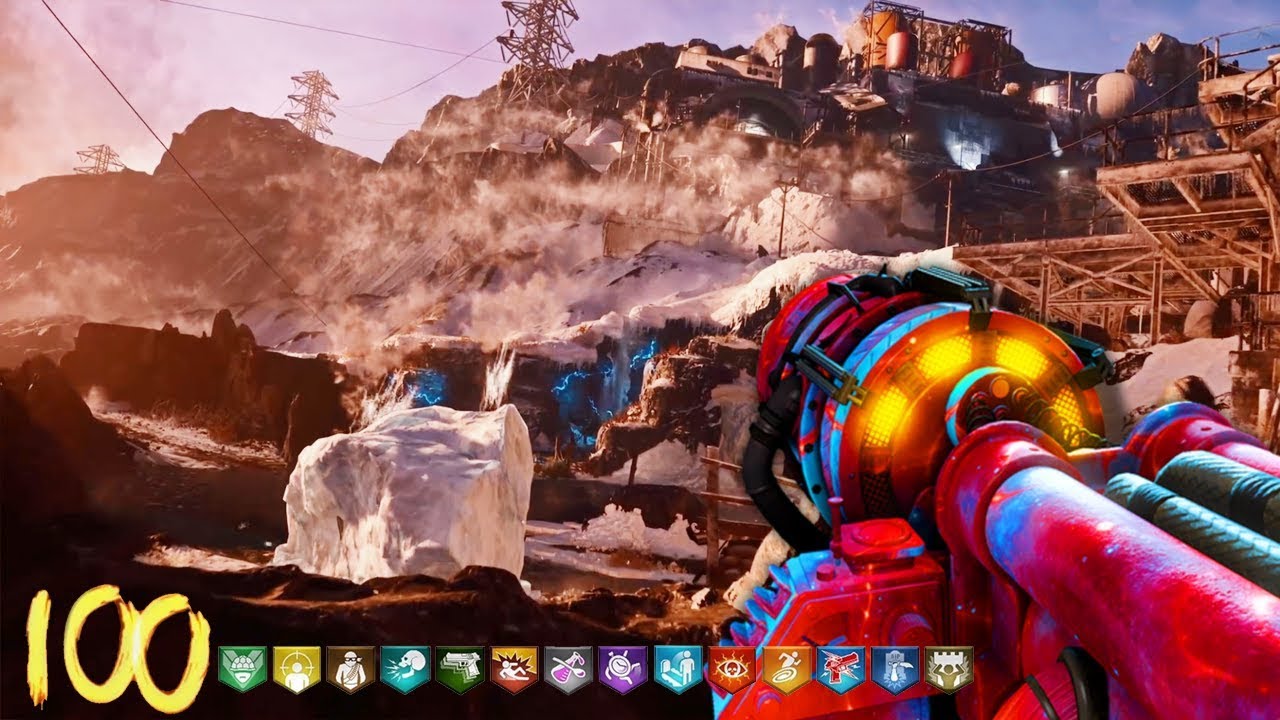
Task: Select the red flaming skull eye perk
Action: point(732,668)
